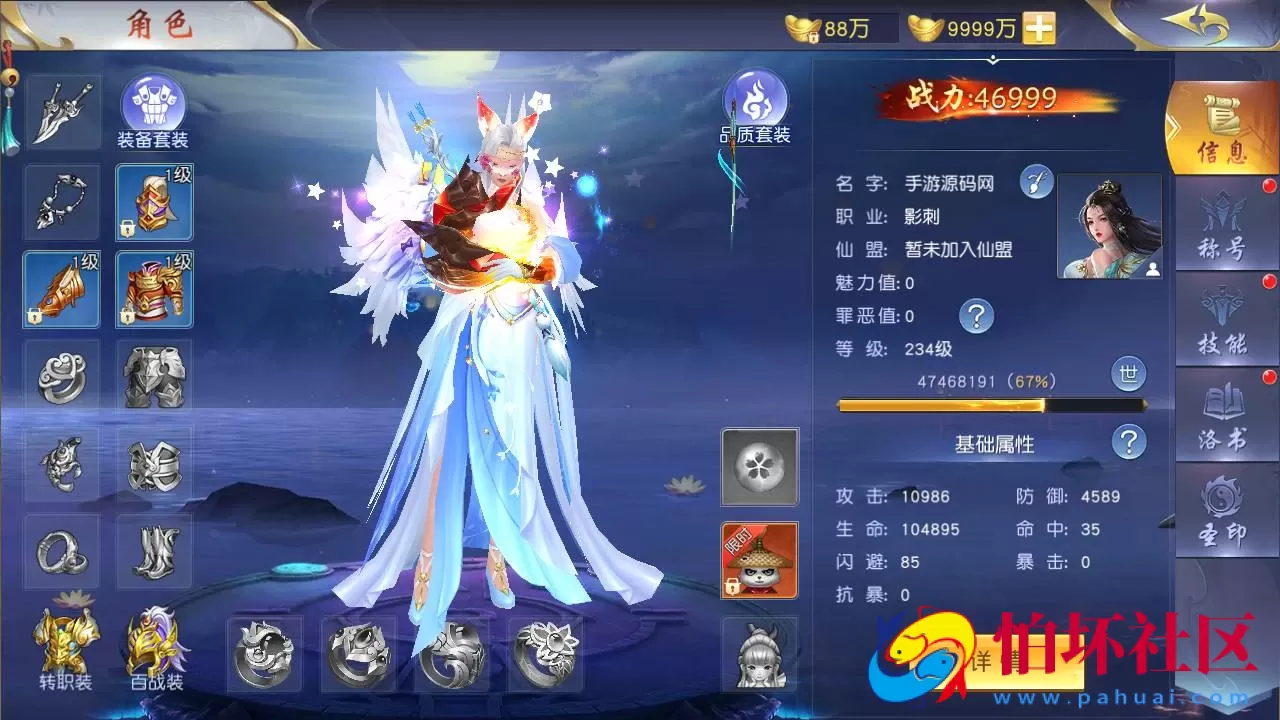Click the + to add 元宝 currency
Image resolution: width=1280 pixels, height=720 pixels.
pyautogui.click(x=1041, y=28)
